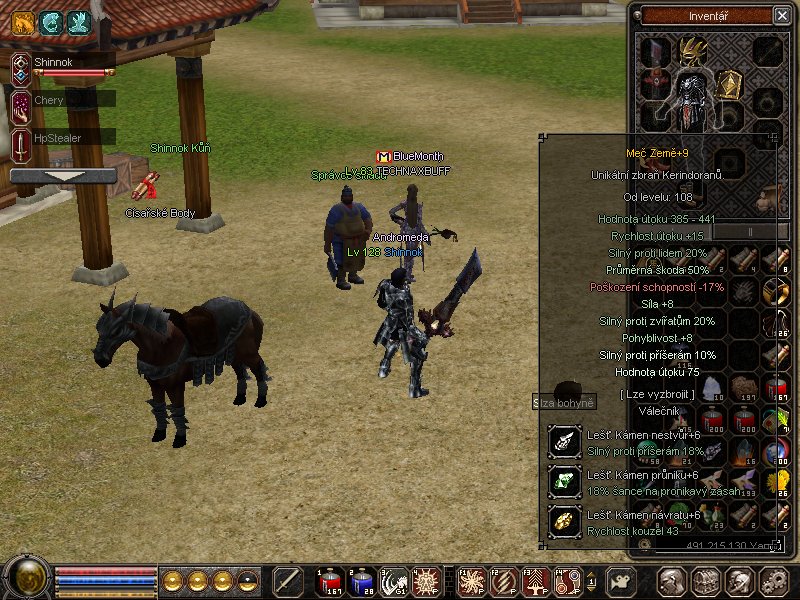
Task: Click the Lešť: Kámen průniku+6 stone
Action: [565, 482]
